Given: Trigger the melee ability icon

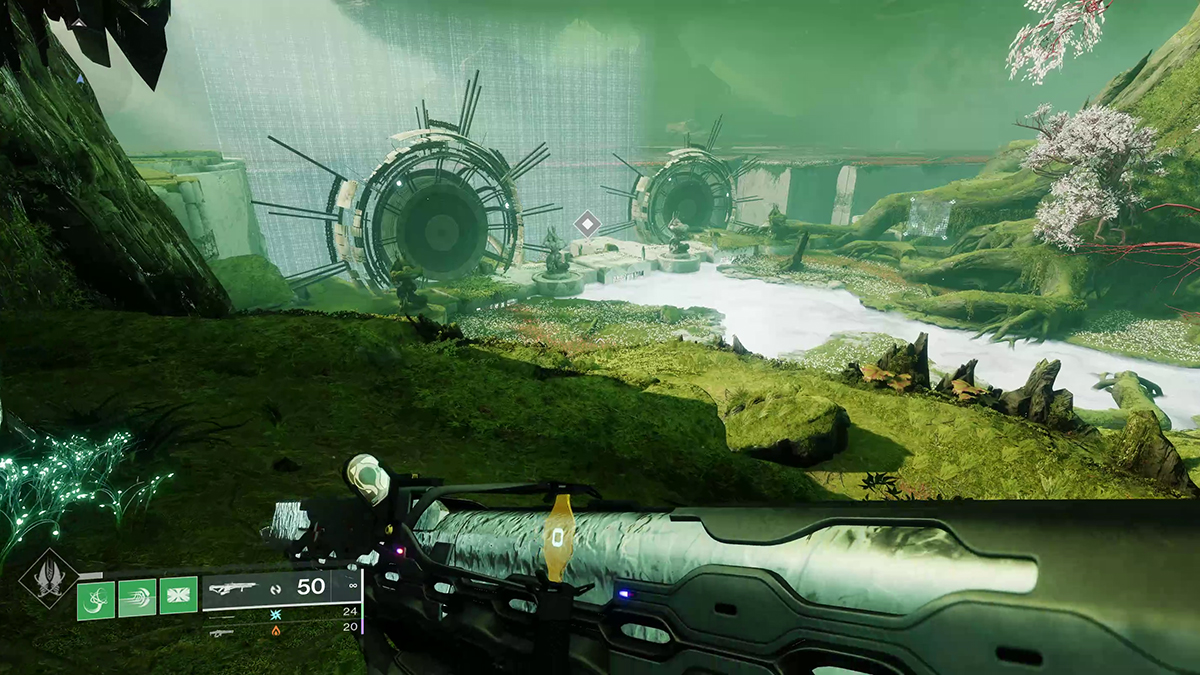Looking at the screenshot, I should (137, 600).
